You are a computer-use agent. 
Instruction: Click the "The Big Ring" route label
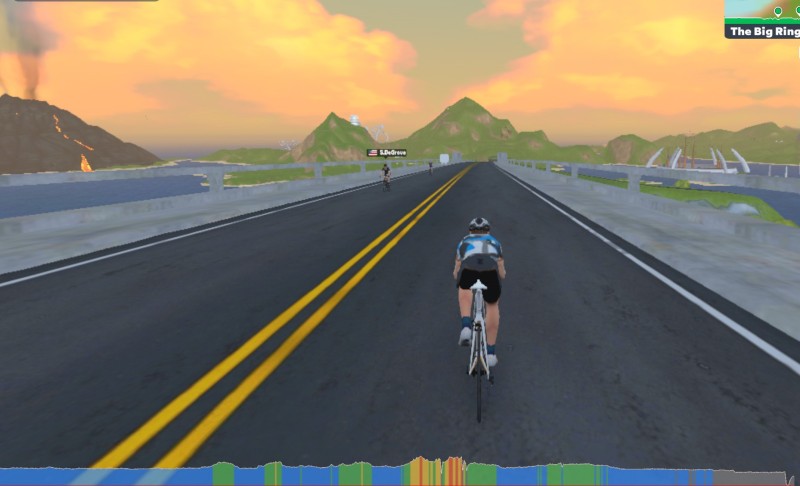[x=762, y=31]
